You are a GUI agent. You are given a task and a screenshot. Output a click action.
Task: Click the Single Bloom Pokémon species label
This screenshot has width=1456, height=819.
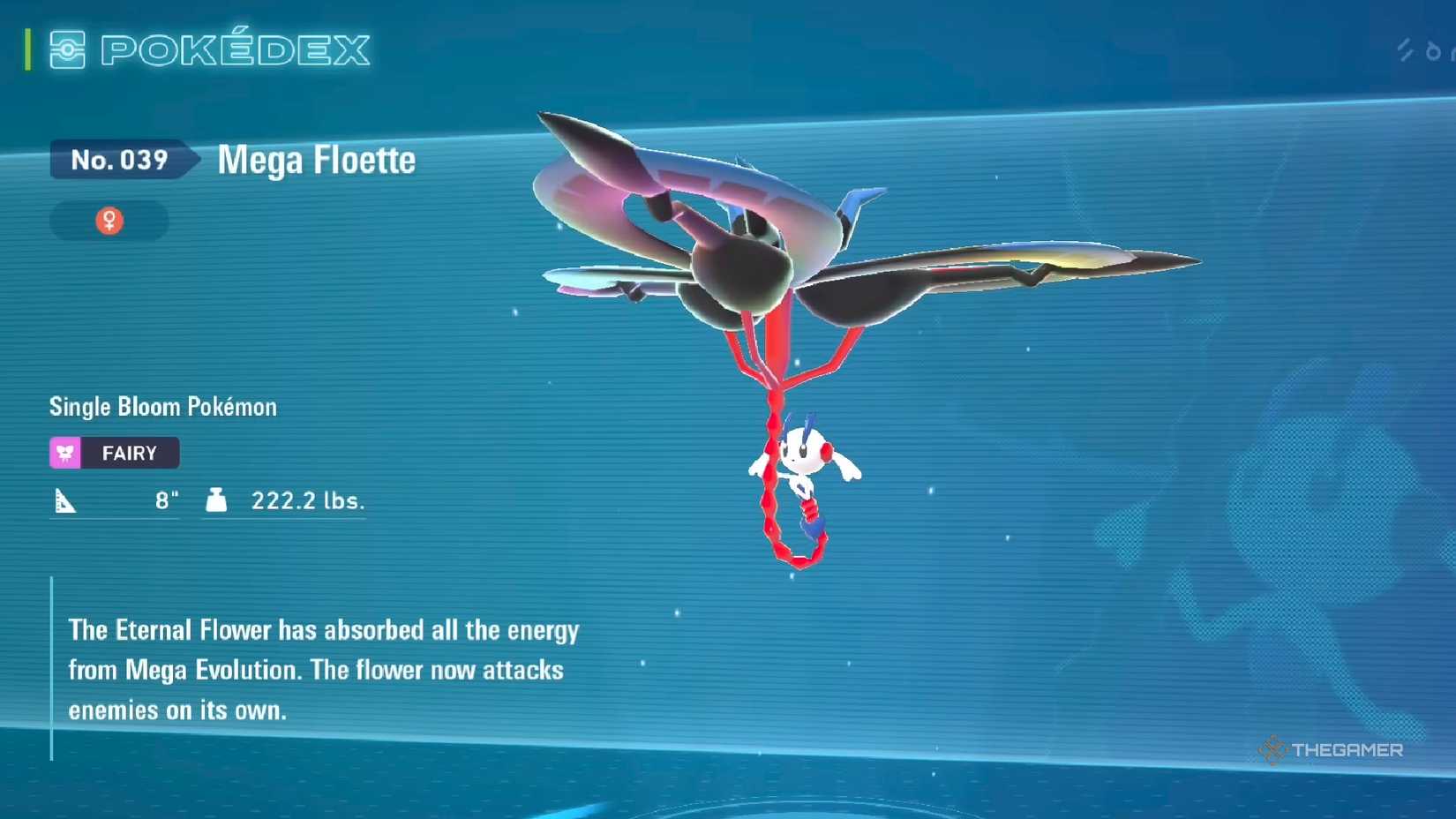pos(162,406)
